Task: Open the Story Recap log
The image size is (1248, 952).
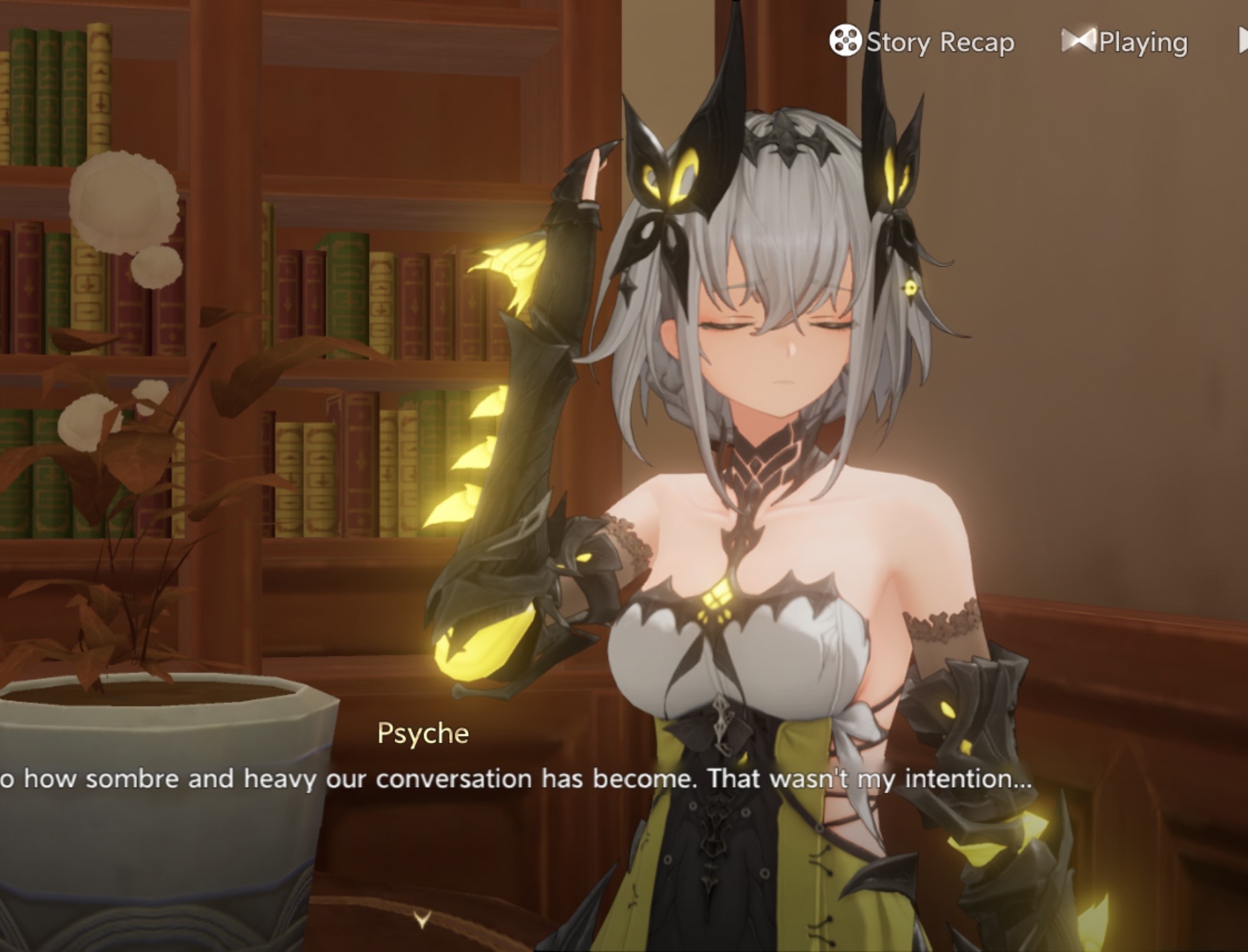Action: coord(922,42)
